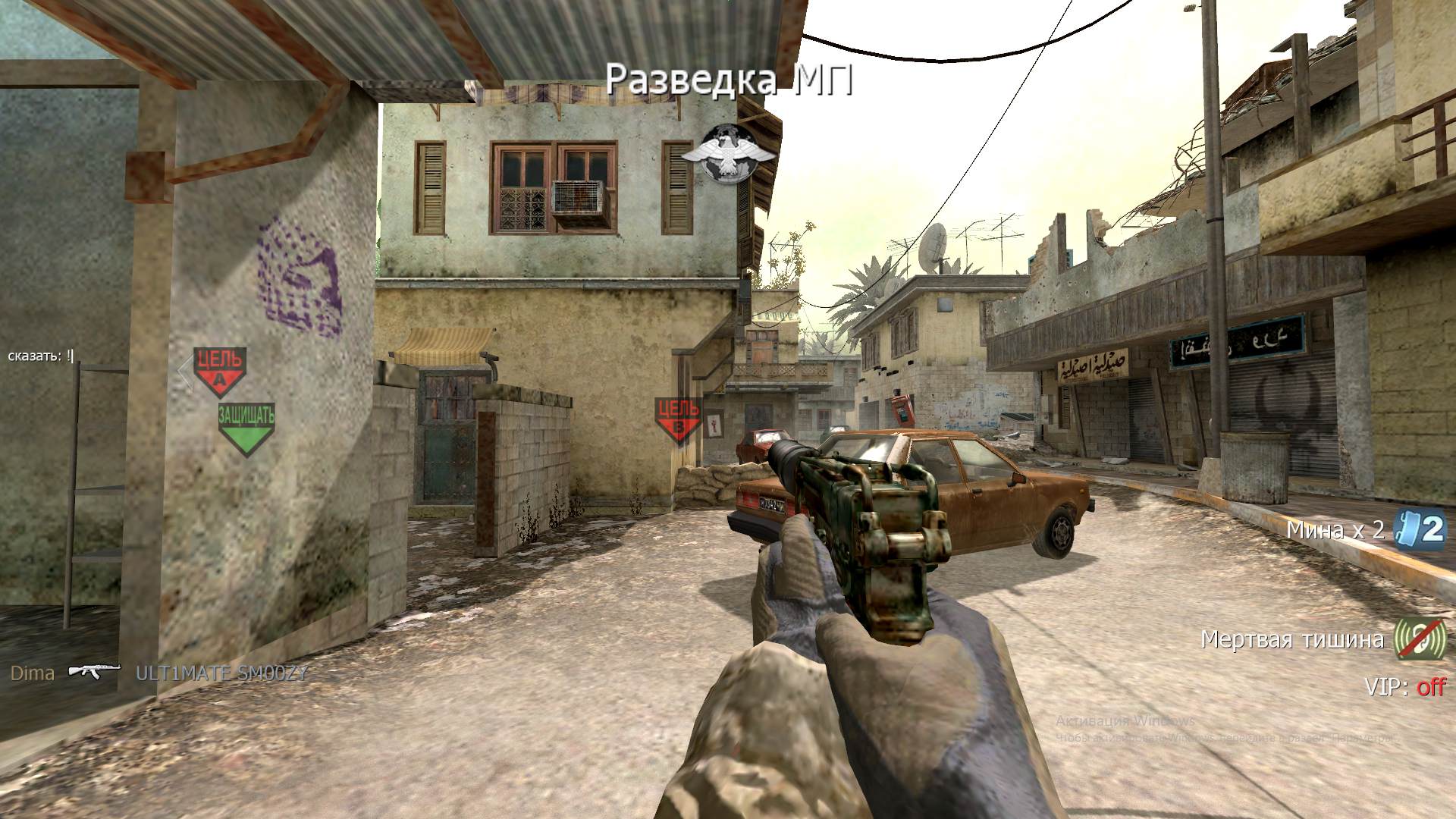Click the kill feed weapon icon

click(95, 673)
